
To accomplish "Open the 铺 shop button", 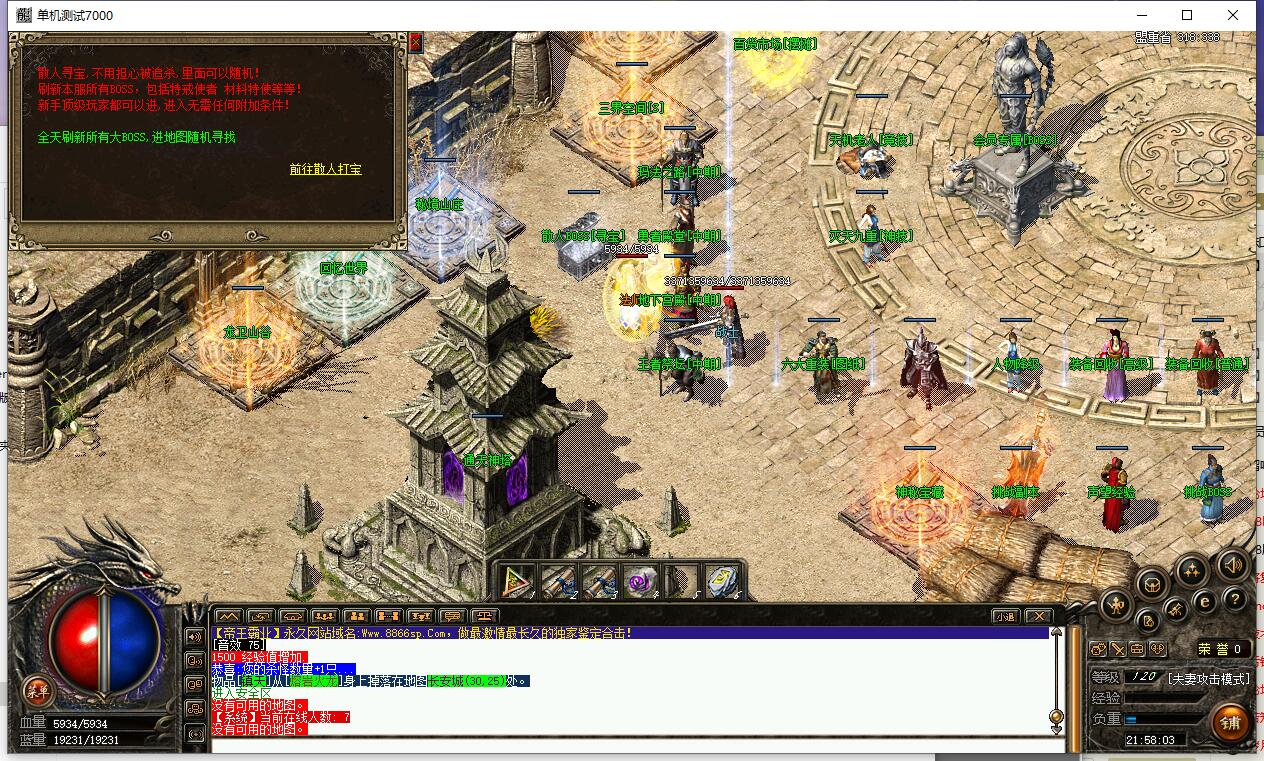I will coord(1229,722).
